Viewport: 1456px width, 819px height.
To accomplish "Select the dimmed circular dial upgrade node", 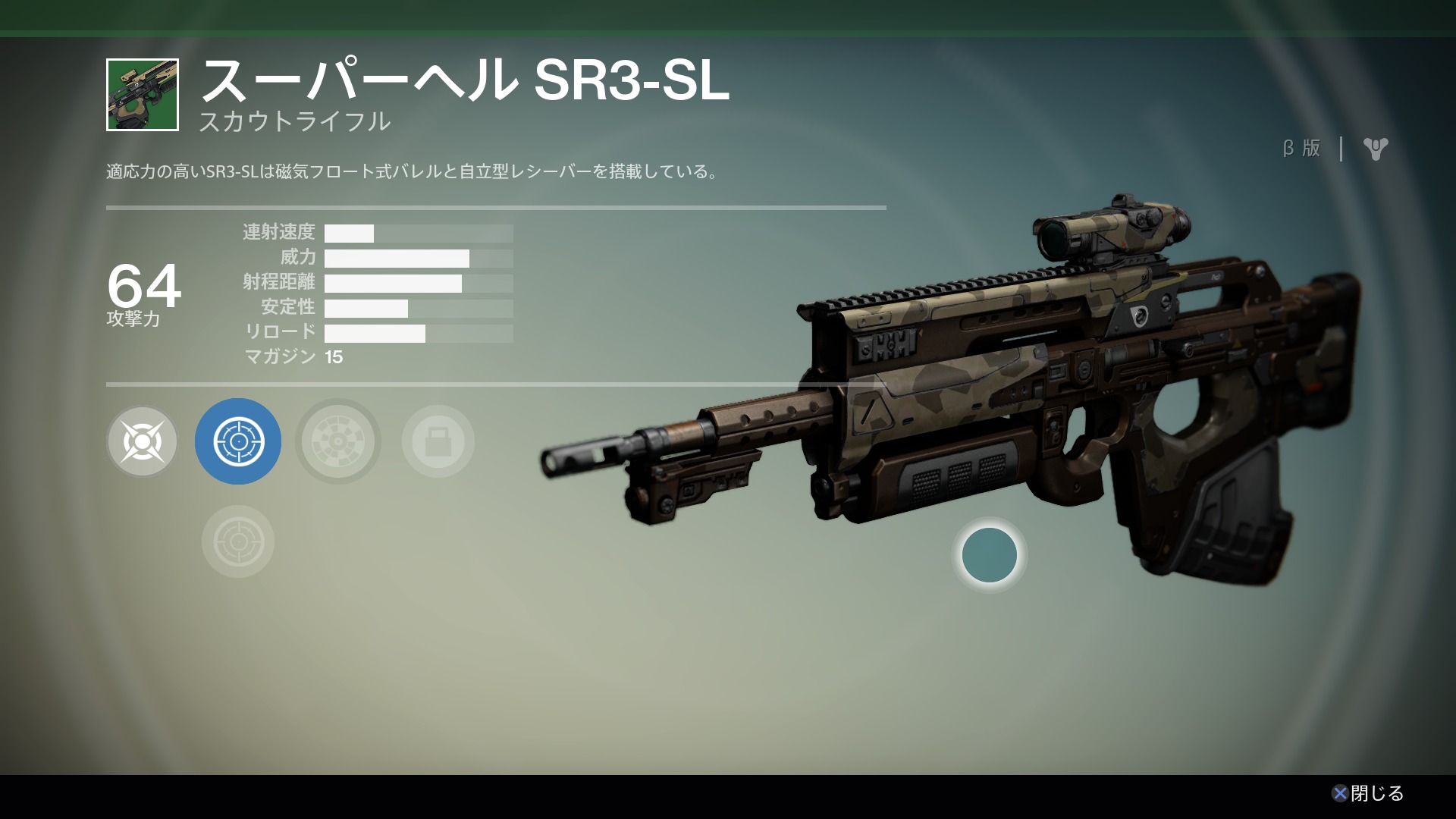I will [338, 441].
